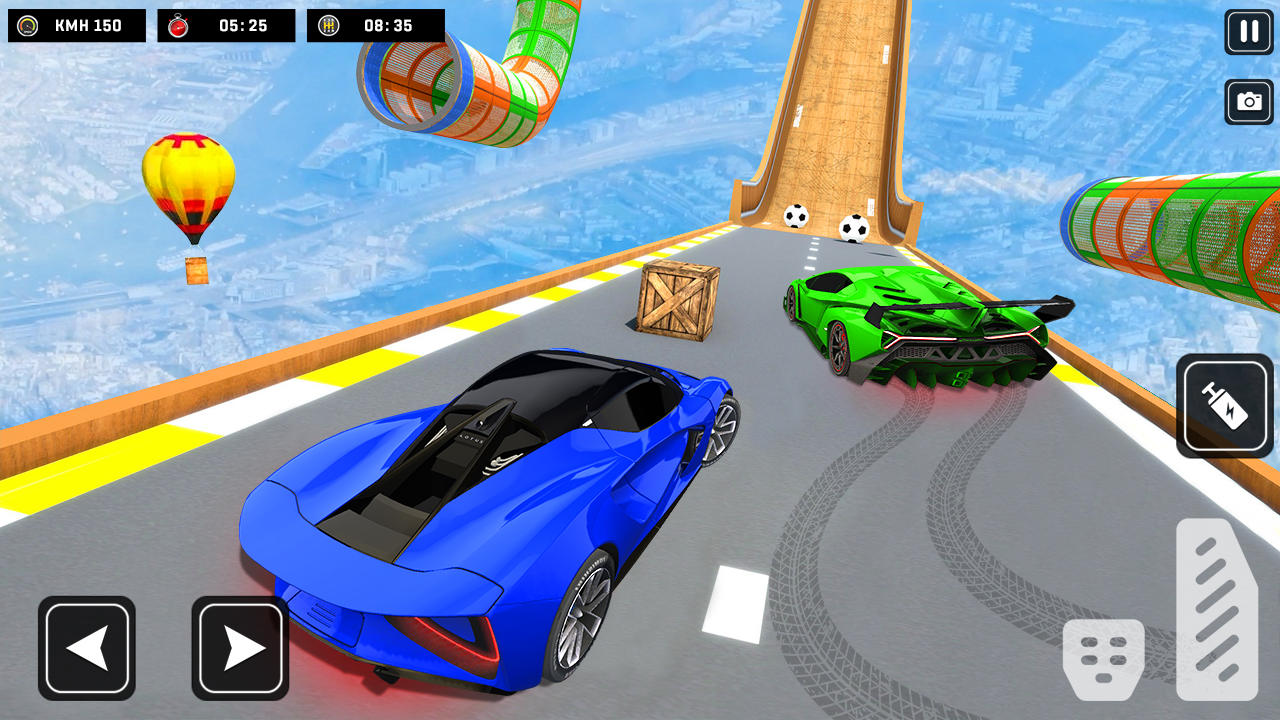Steer right with the right arrow
Image resolution: width=1280 pixels, height=720 pixels.
(x=240, y=648)
